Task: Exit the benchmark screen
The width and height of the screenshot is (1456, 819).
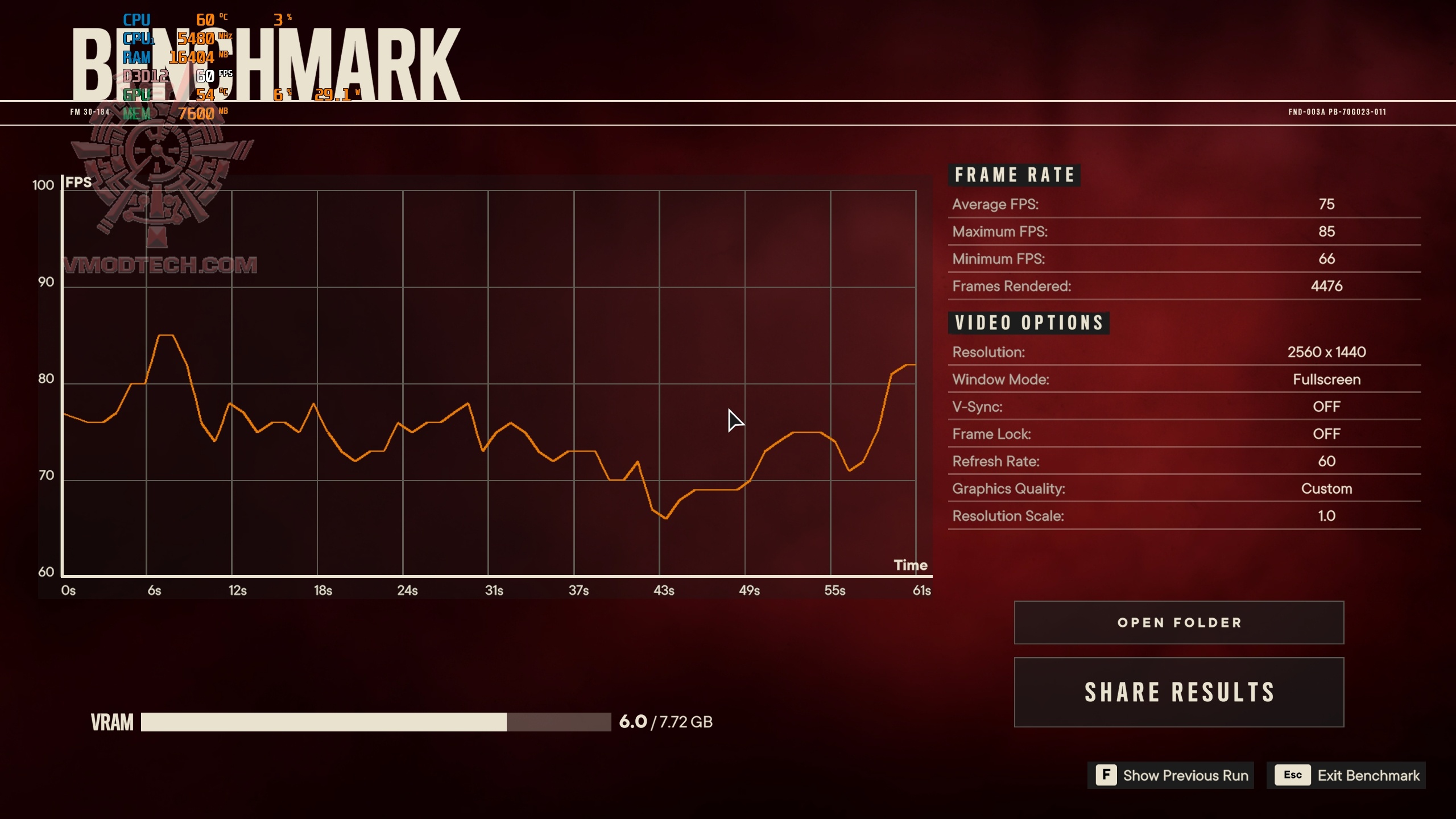Action: coord(1346,775)
